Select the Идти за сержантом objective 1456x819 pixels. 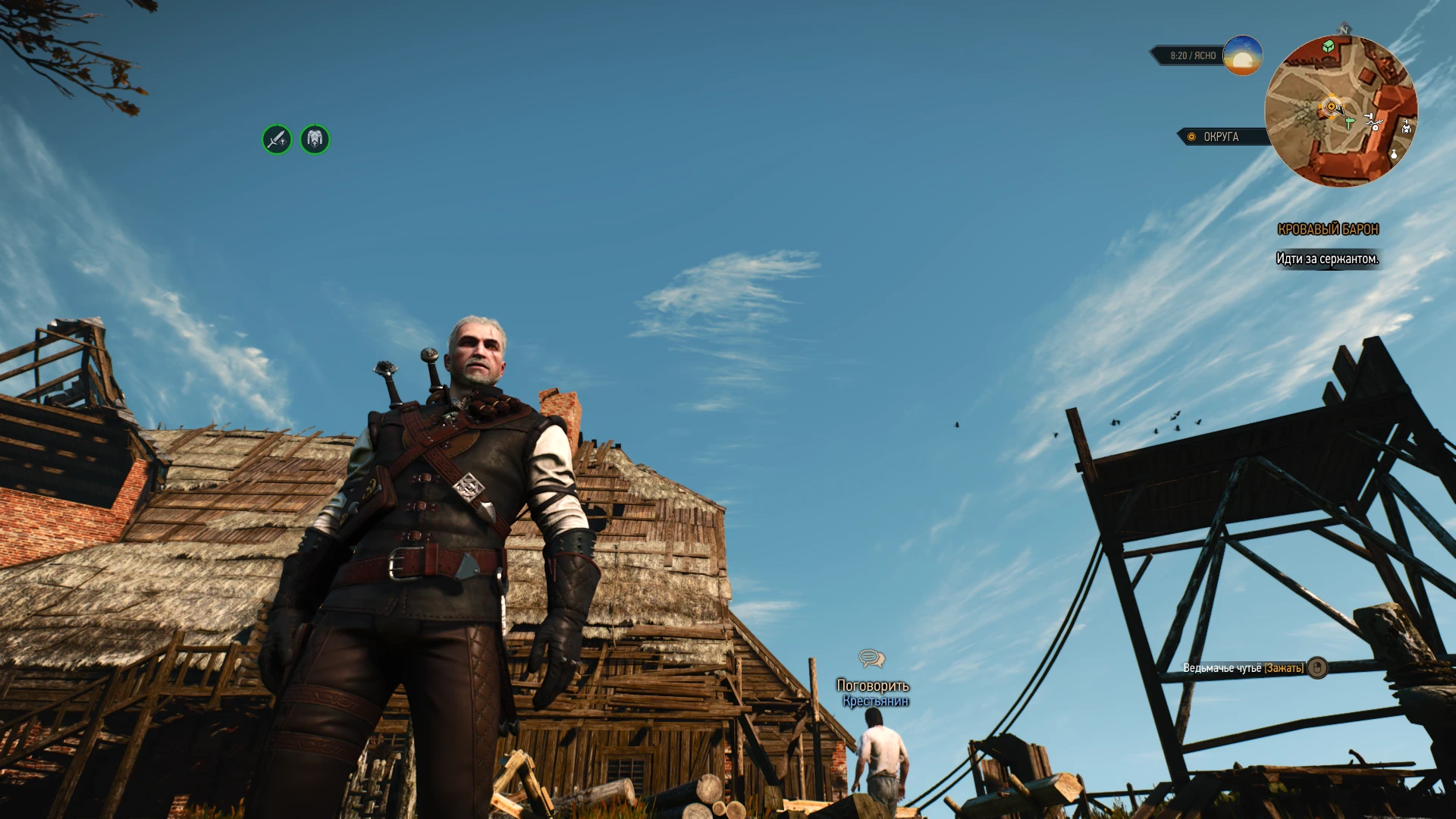click(1329, 258)
